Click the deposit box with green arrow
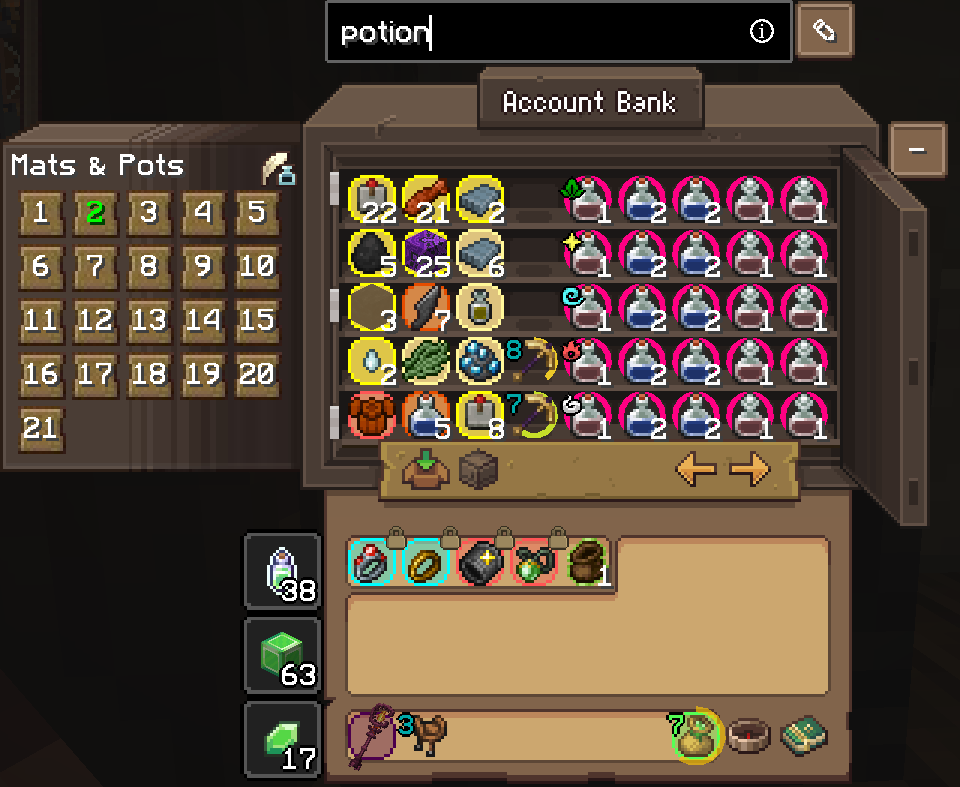 pos(423,469)
